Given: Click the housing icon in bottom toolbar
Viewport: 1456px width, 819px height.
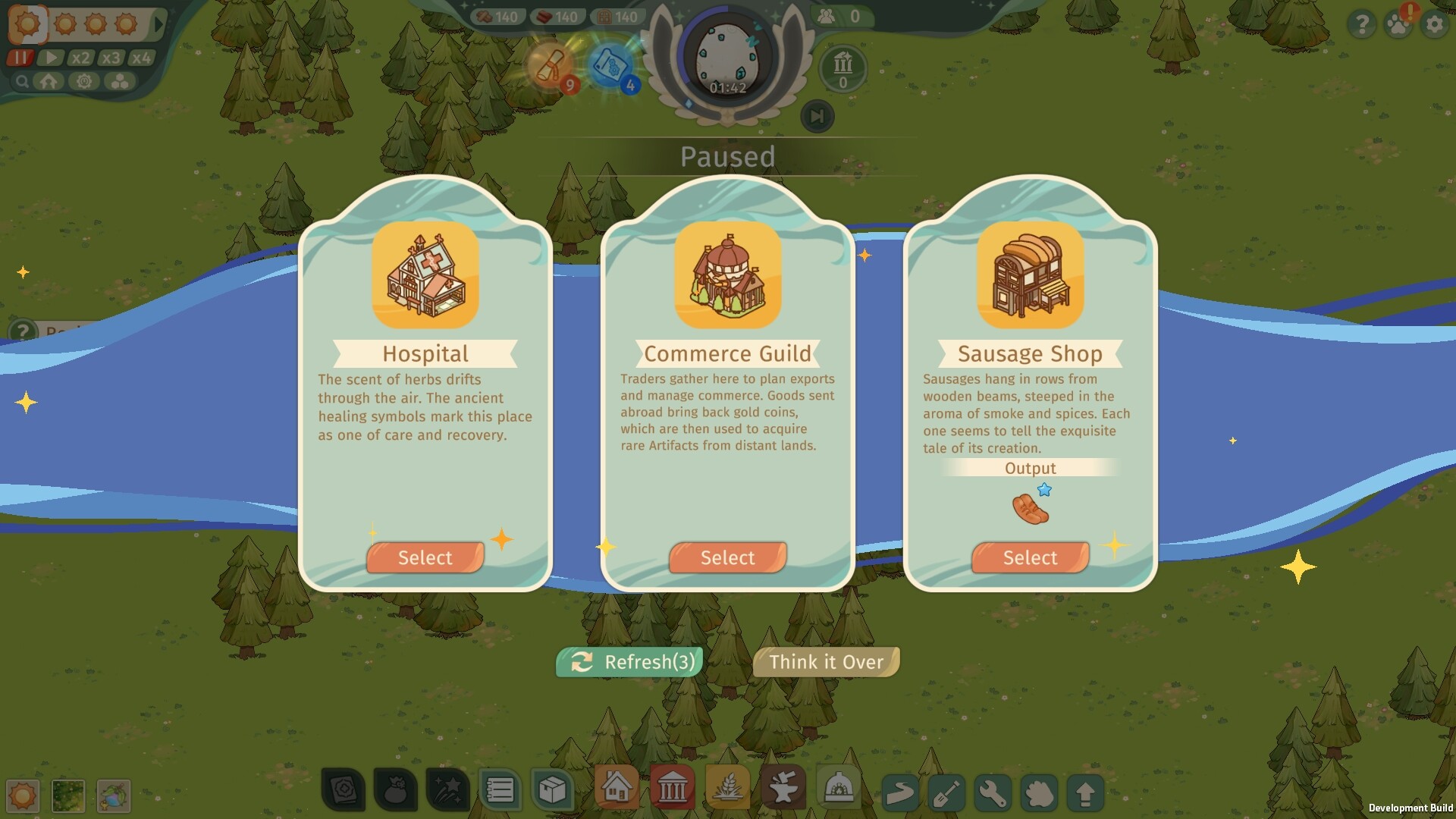Looking at the screenshot, I should click(x=618, y=789).
